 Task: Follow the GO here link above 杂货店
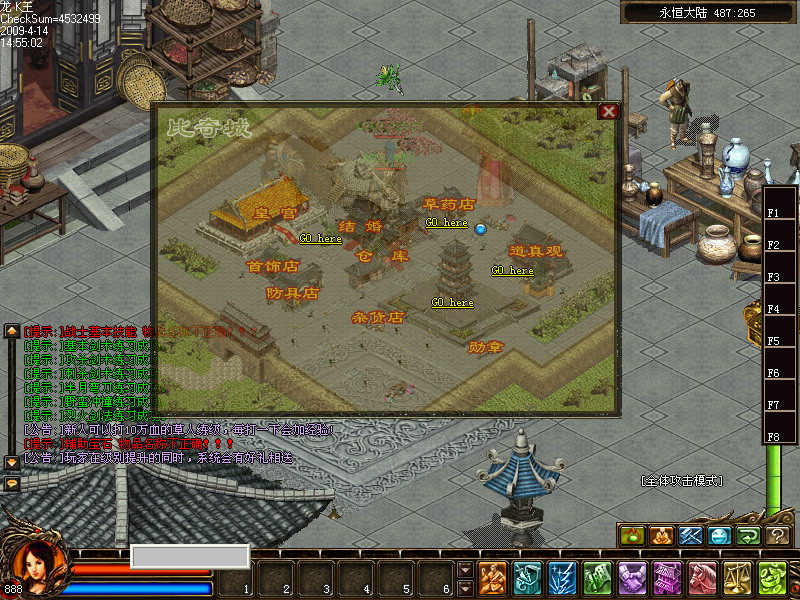(x=452, y=302)
